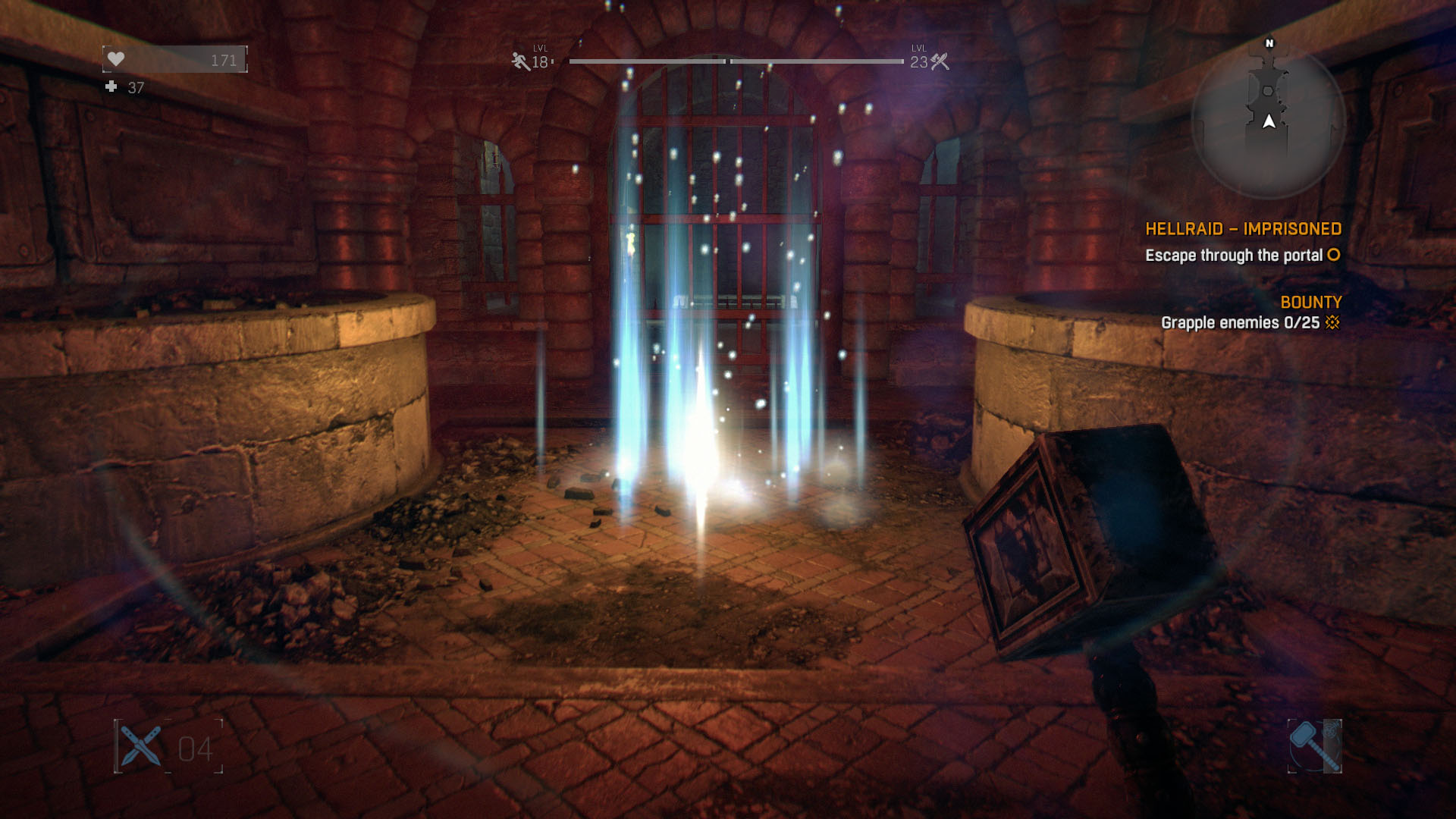Click the circular minimap
The width and height of the screenshot is (1456, 819).
[x=1268, y=121]
